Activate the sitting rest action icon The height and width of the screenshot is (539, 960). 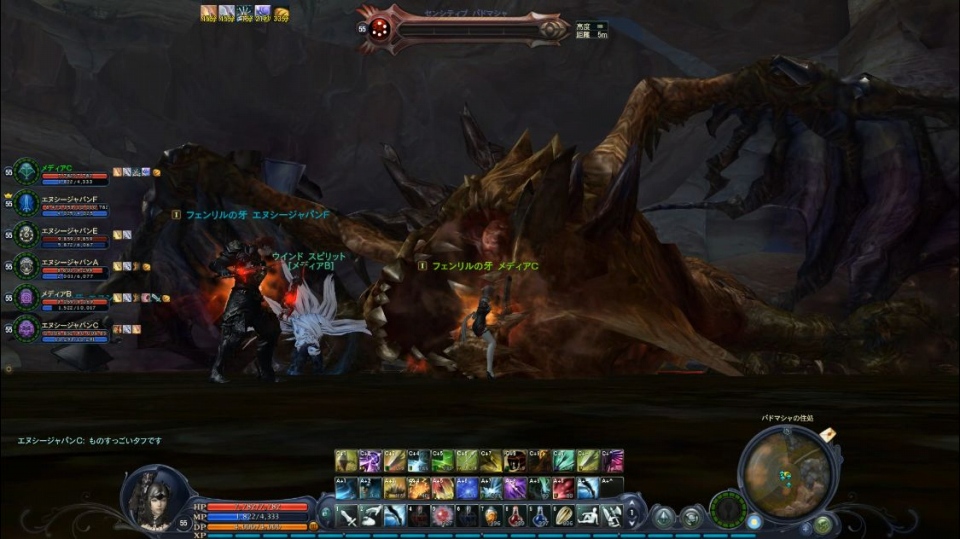[588, 516]
